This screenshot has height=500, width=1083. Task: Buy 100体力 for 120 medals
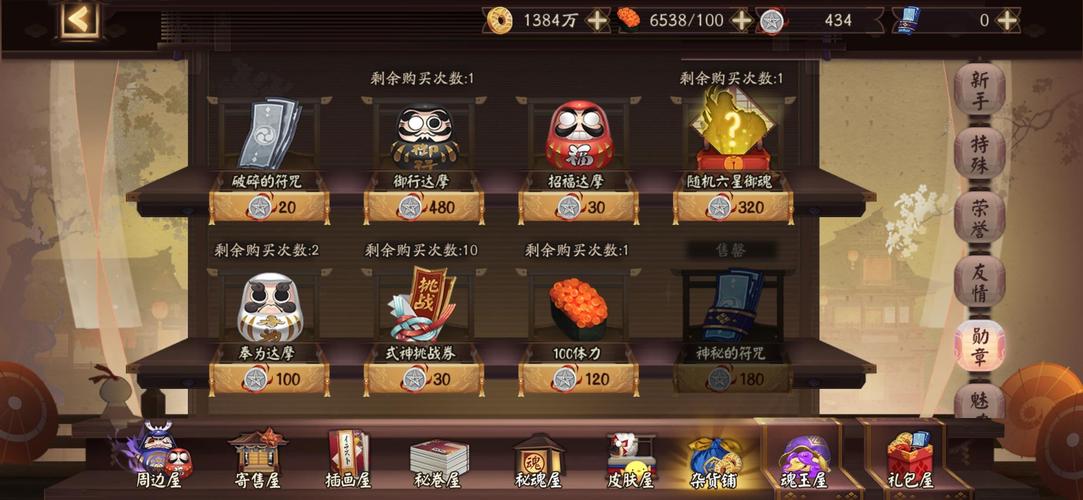578,379
